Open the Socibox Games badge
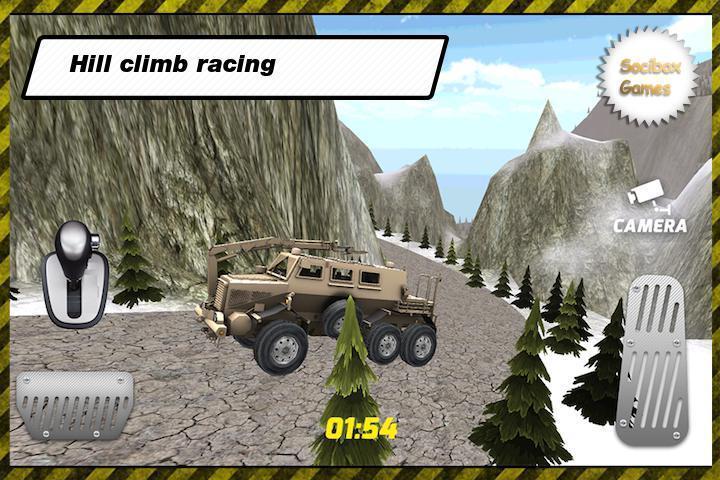The image size is (720, 480). [645, 78]
